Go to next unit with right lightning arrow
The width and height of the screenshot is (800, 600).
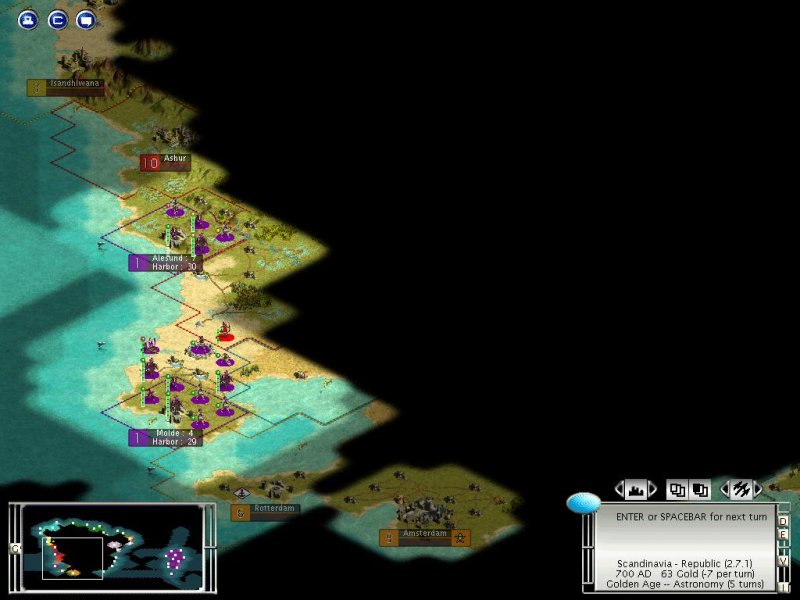click(x=759, y=489)
